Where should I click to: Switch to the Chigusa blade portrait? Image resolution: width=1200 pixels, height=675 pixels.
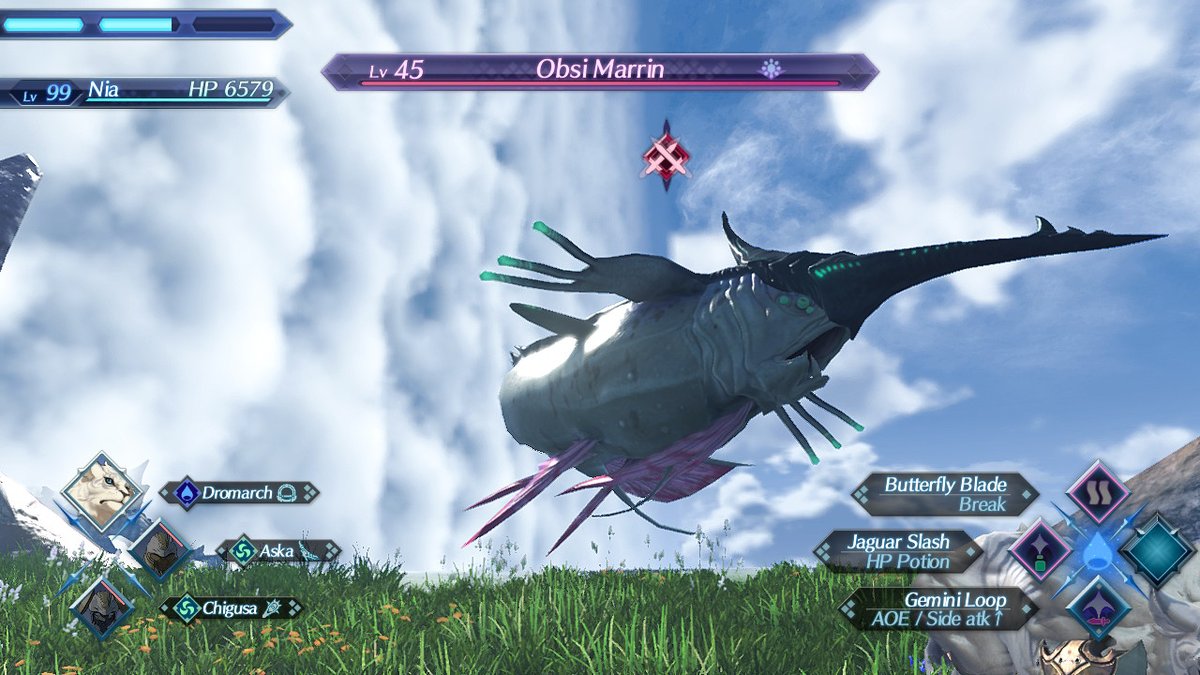(102, 607)
